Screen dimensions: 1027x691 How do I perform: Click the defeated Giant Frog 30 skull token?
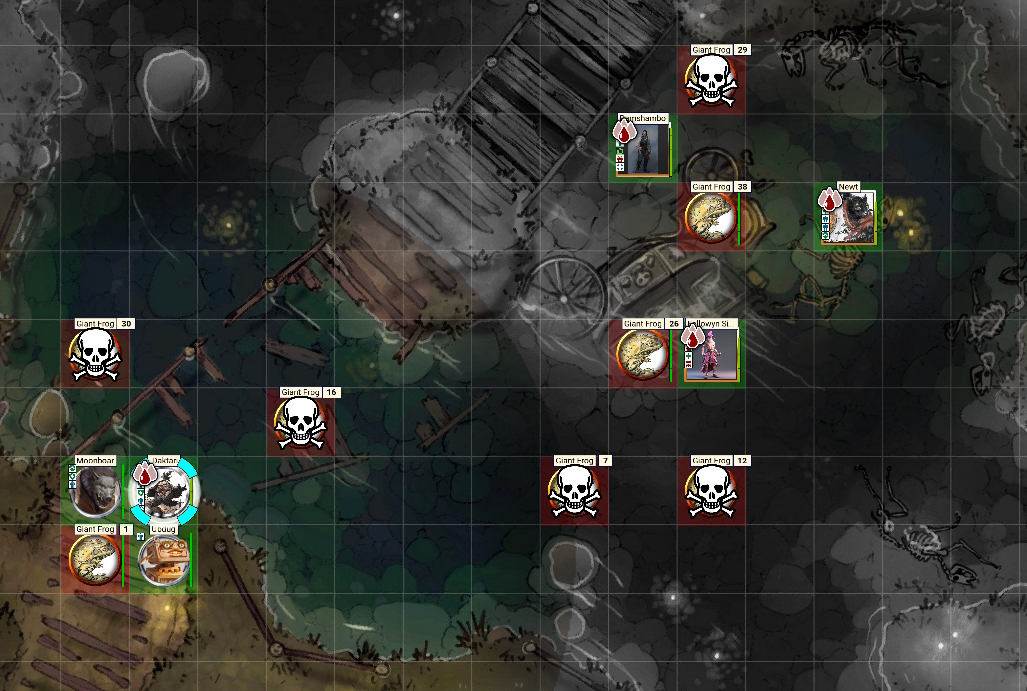point(94,355)
